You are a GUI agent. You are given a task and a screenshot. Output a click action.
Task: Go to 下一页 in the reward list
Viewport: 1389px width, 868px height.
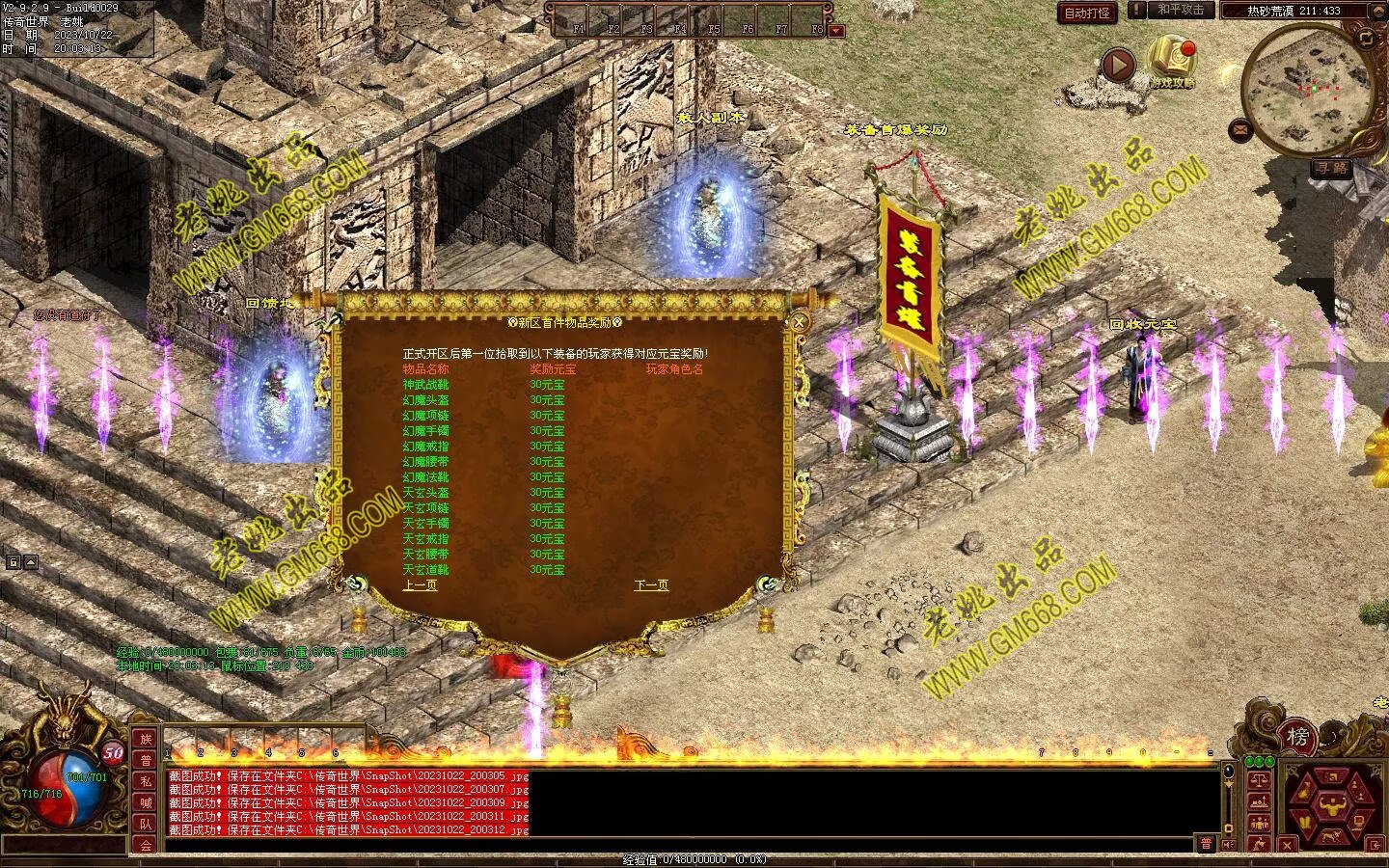651,585
